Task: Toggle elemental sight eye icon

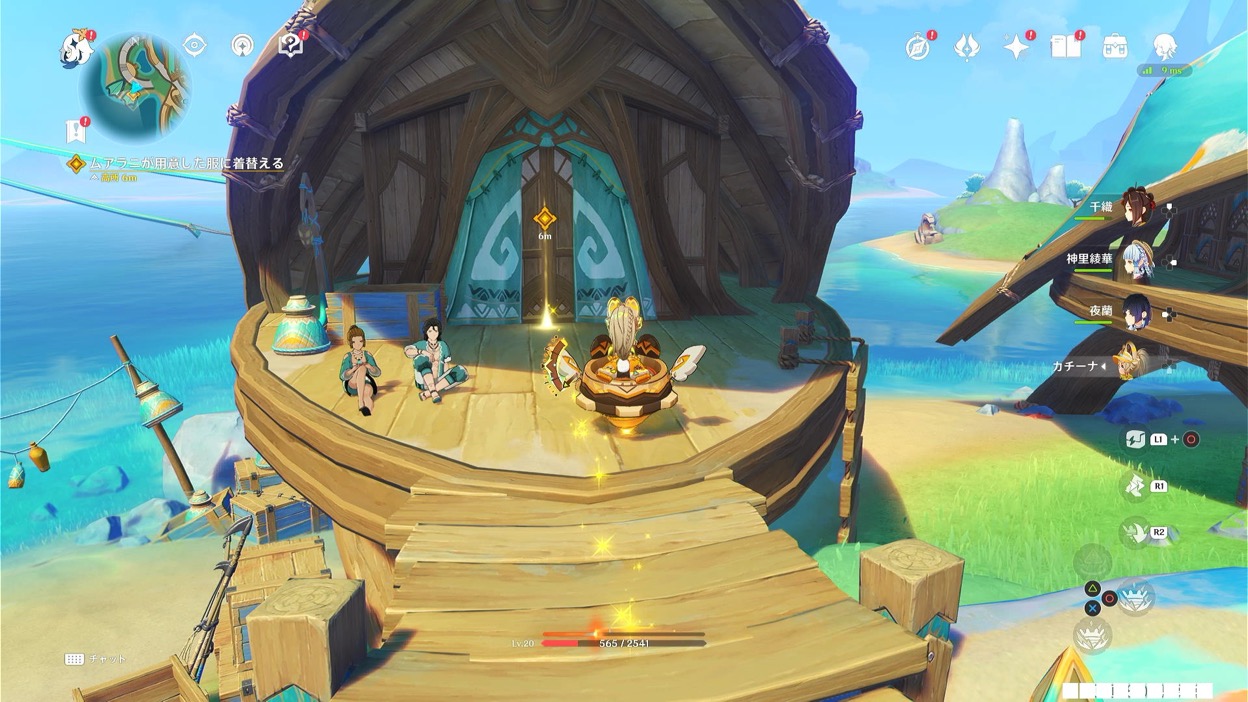Action: 194,45
